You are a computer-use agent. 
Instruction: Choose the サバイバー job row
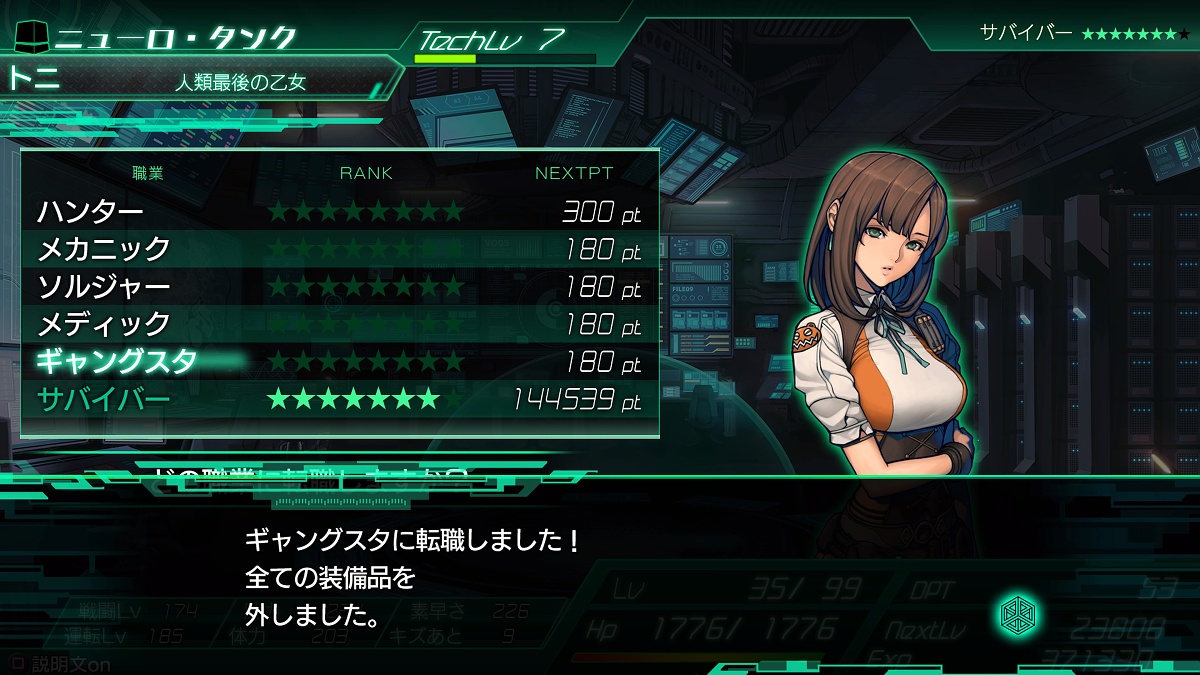[x=340, y=400]
